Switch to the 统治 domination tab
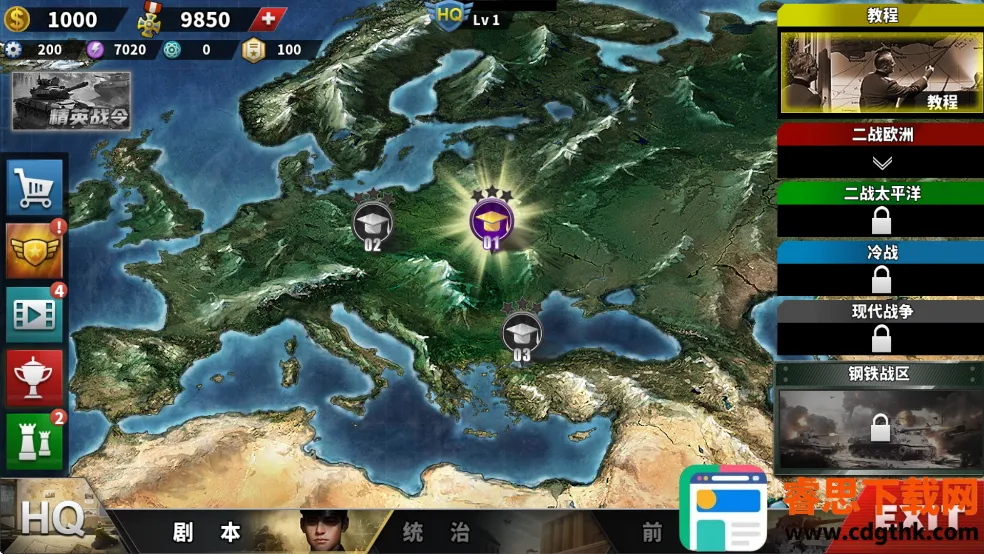The image size is (984, 554). pos(435,532)
